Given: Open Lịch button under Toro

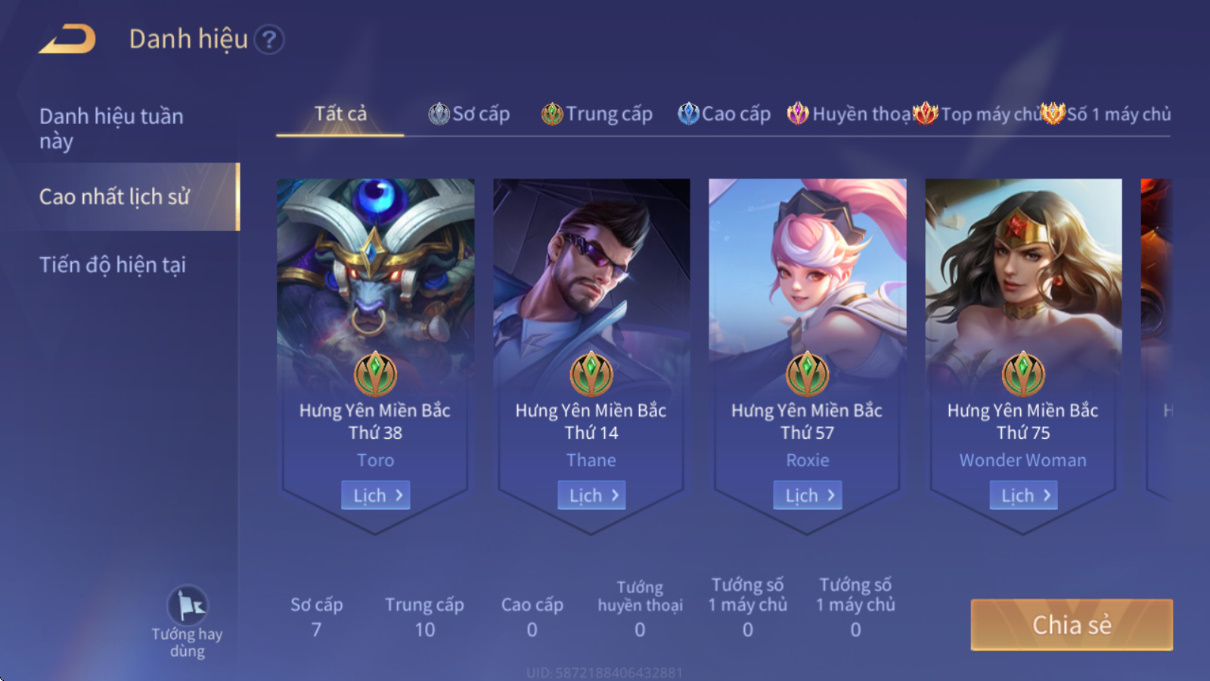Looking at the screenshot, I should click(x=376, y=495).
